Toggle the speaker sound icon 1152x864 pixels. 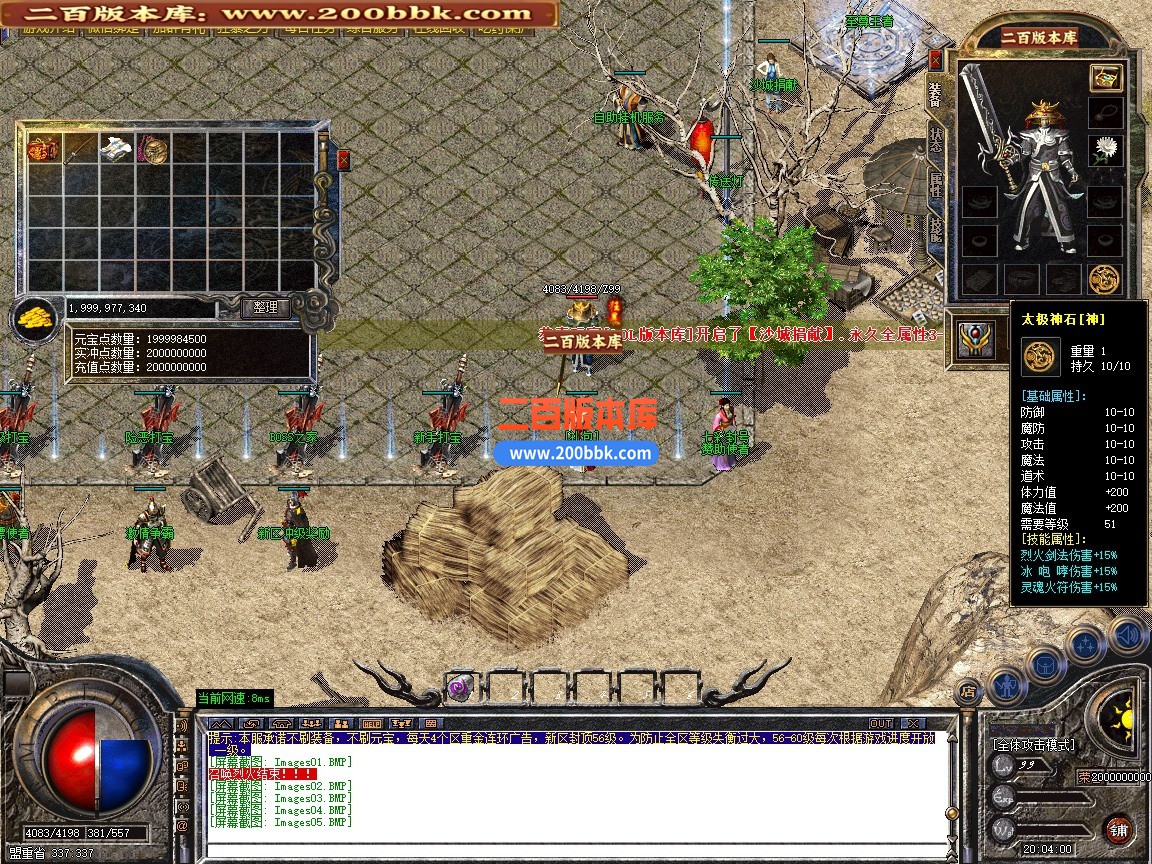coord(1127,633)
